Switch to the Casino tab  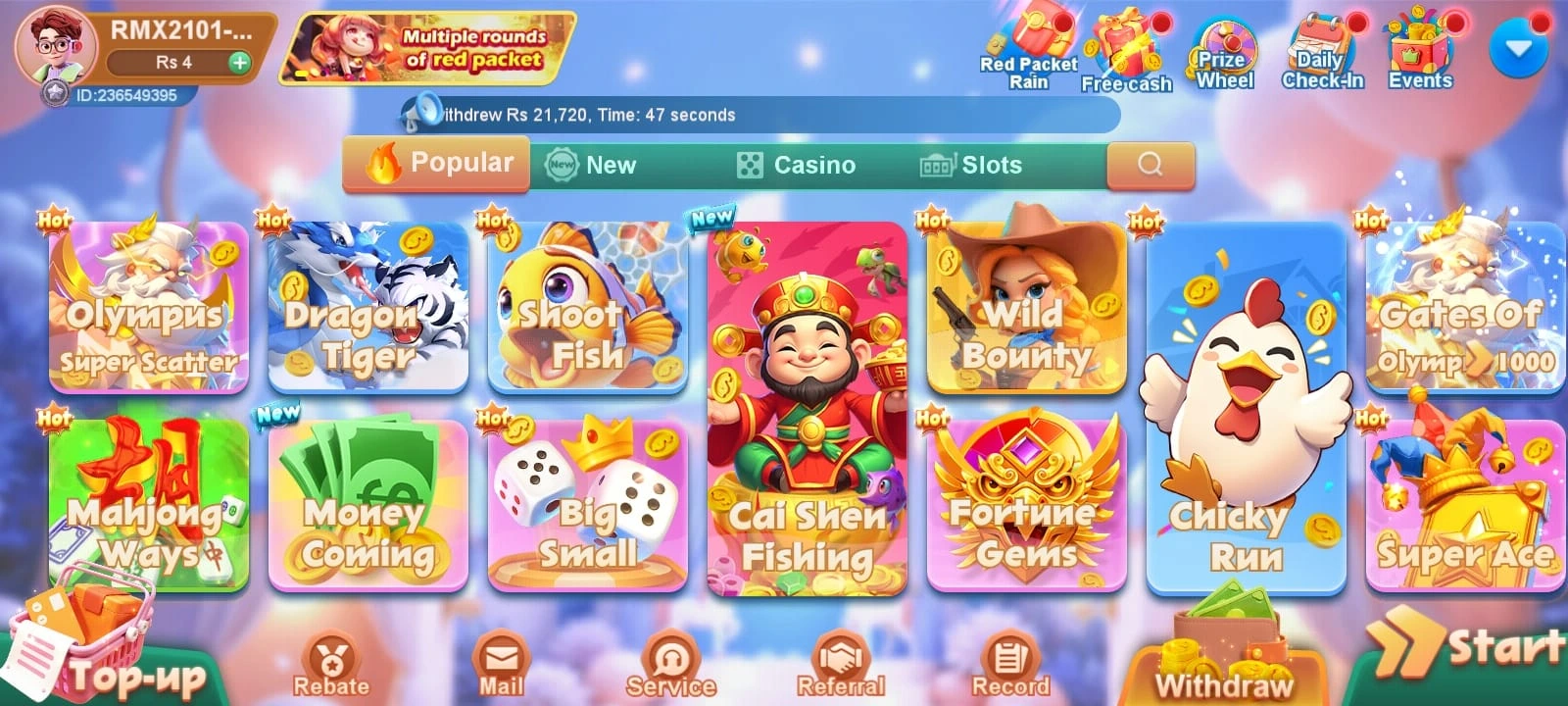[x=796, y=165]
